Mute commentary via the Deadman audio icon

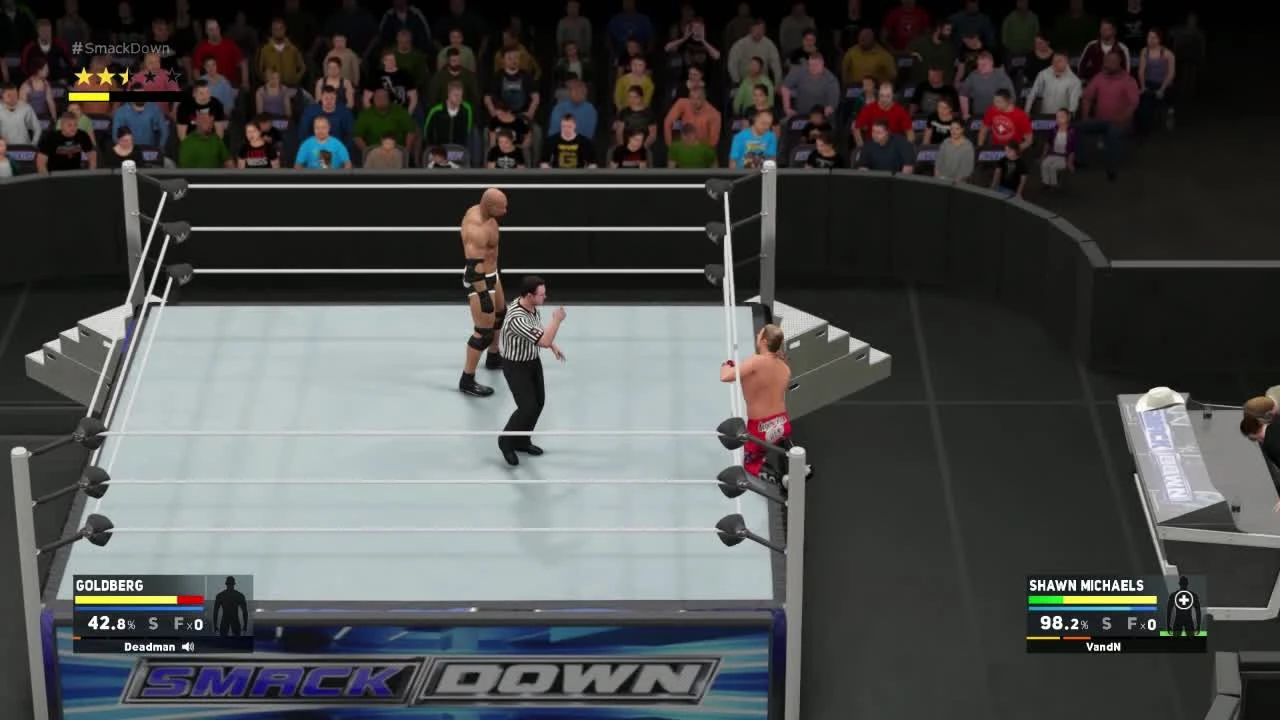click(x=188, y=646)
